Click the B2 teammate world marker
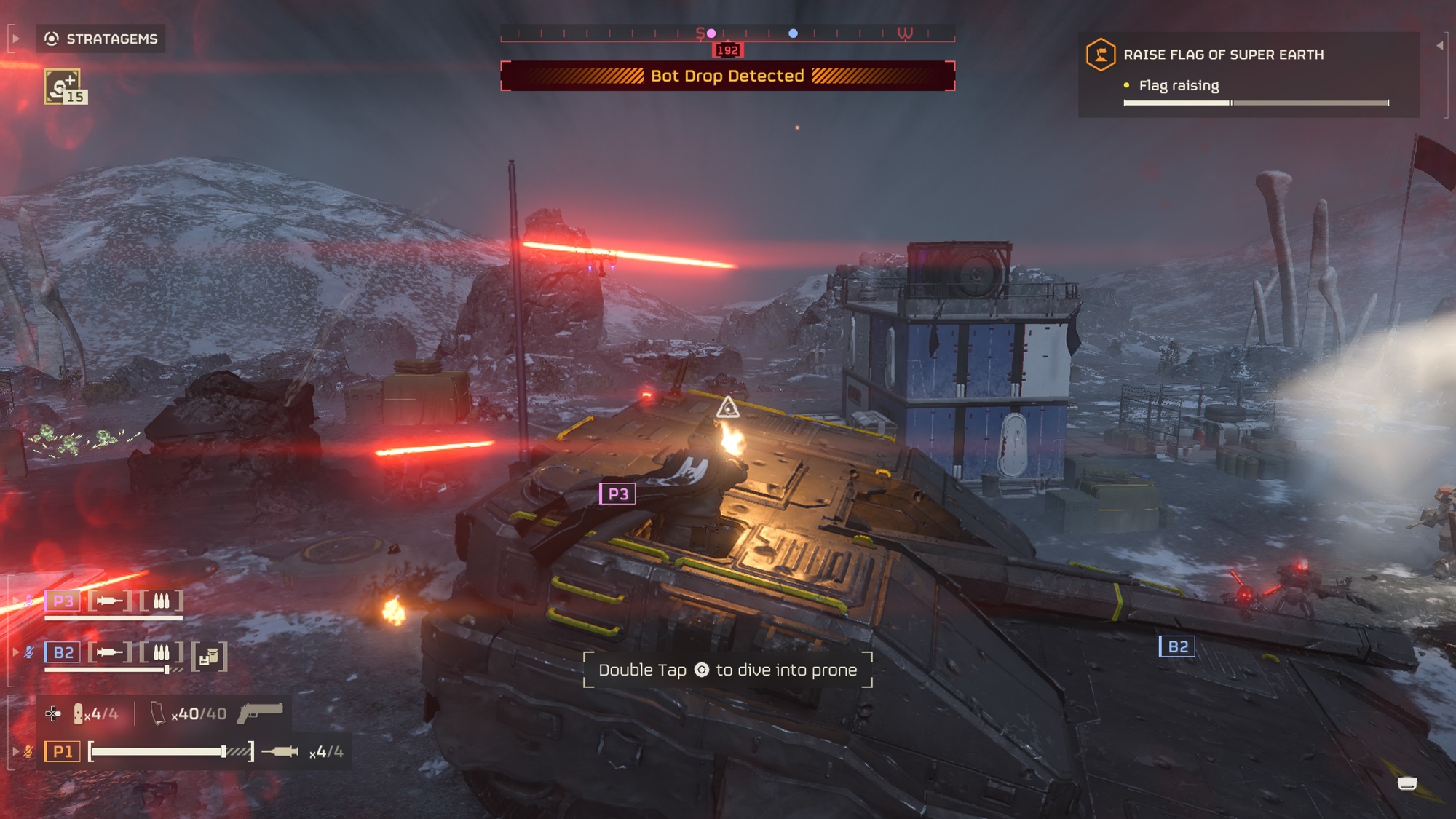1456x819 pixels. 1177,646
